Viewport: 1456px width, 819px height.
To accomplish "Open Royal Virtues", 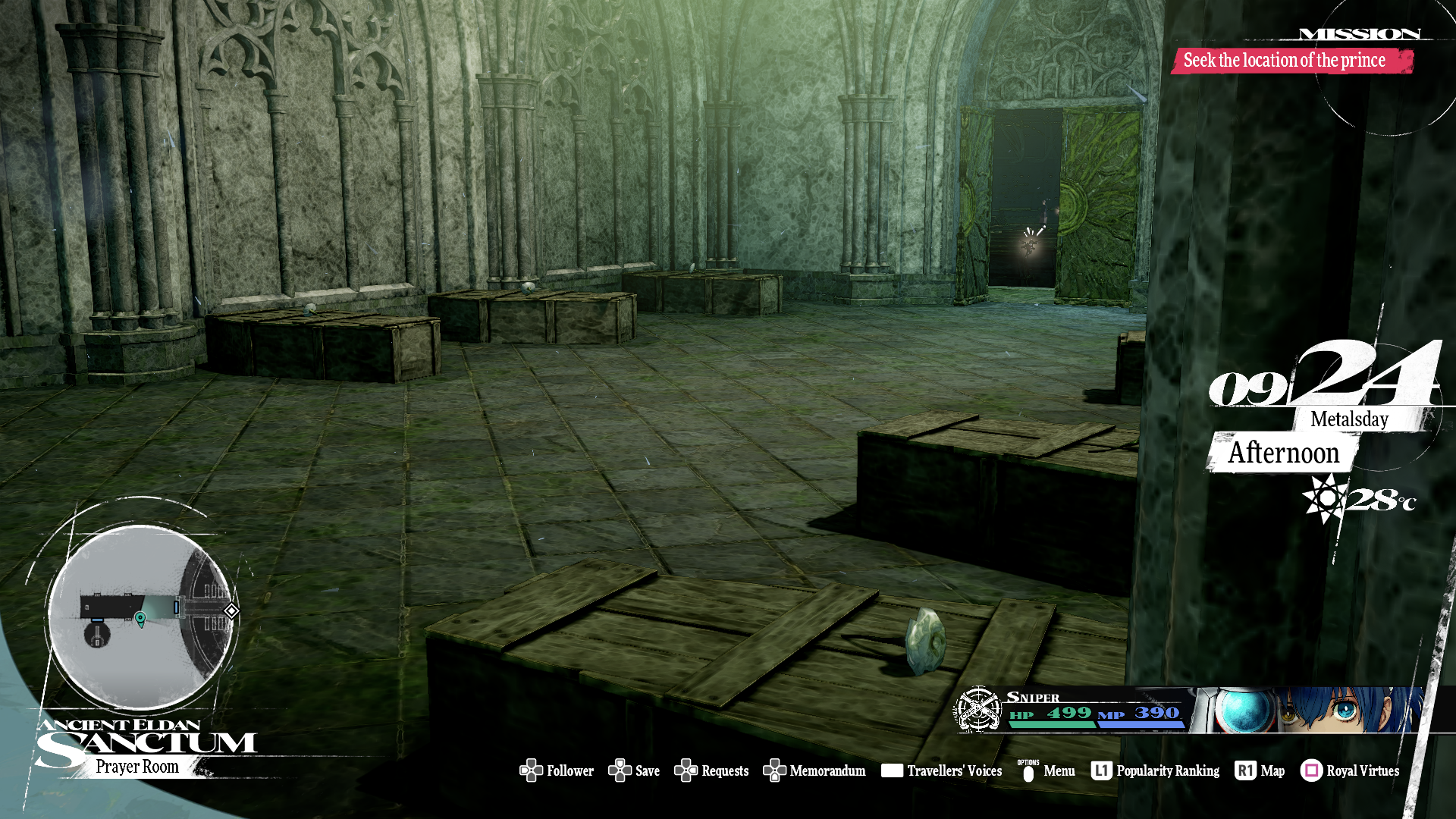I will [x=1351, y=770].
